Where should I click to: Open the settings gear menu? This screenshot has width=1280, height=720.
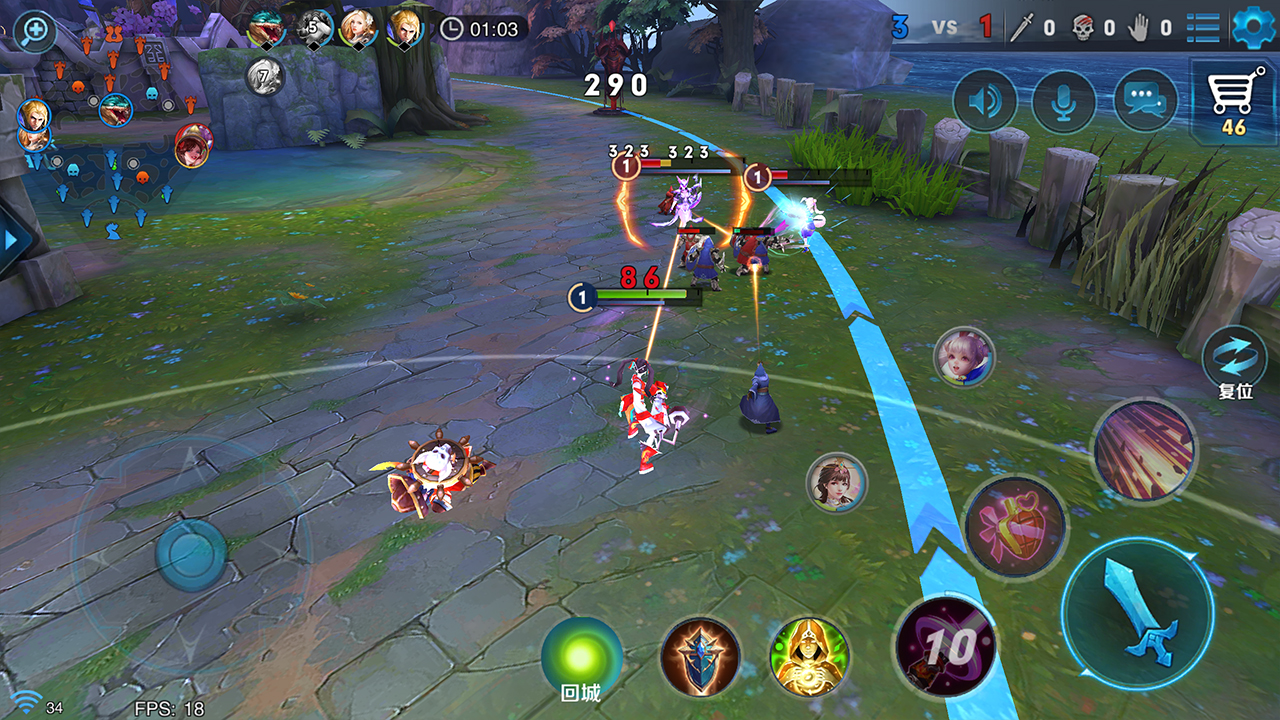tap(1254, 27)
